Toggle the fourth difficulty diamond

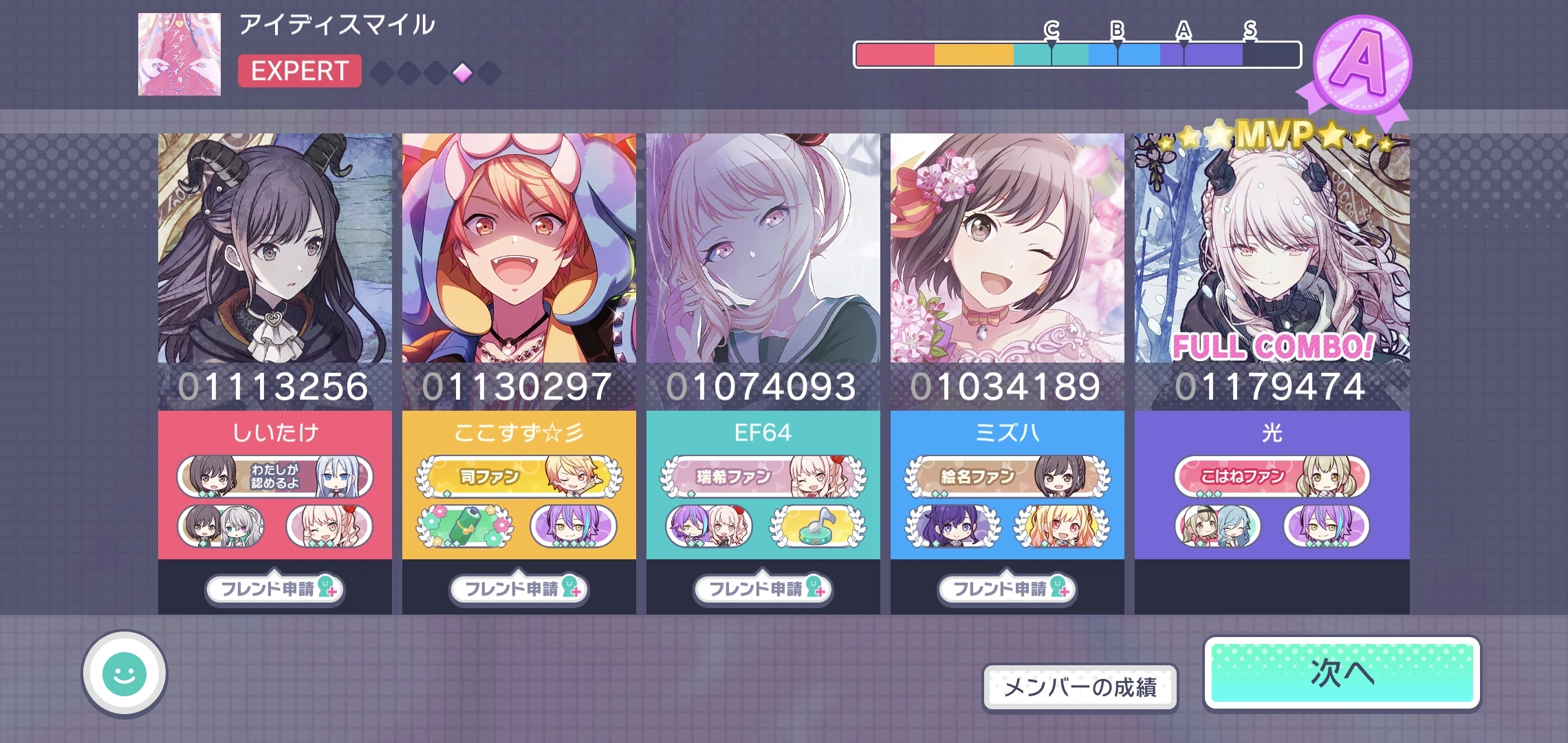[461, 72]
